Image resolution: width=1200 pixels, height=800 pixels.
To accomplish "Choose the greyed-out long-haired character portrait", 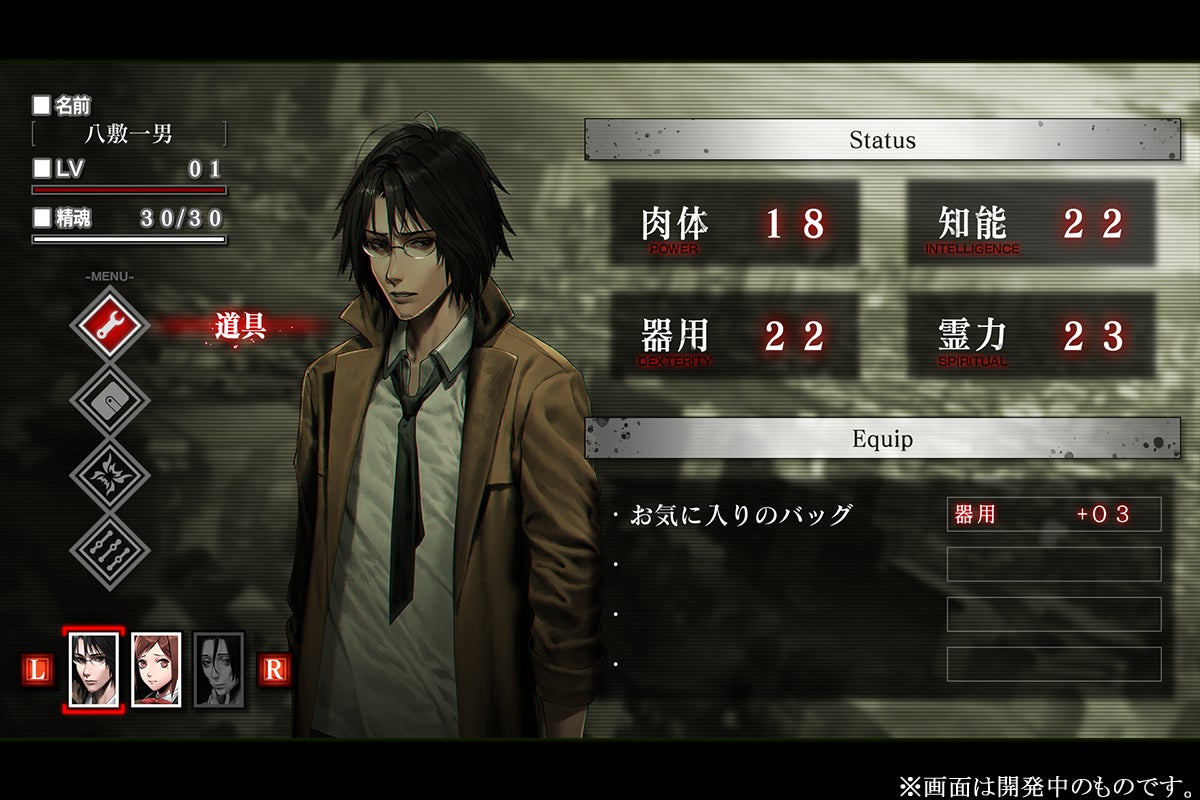I will coord(218,670).
